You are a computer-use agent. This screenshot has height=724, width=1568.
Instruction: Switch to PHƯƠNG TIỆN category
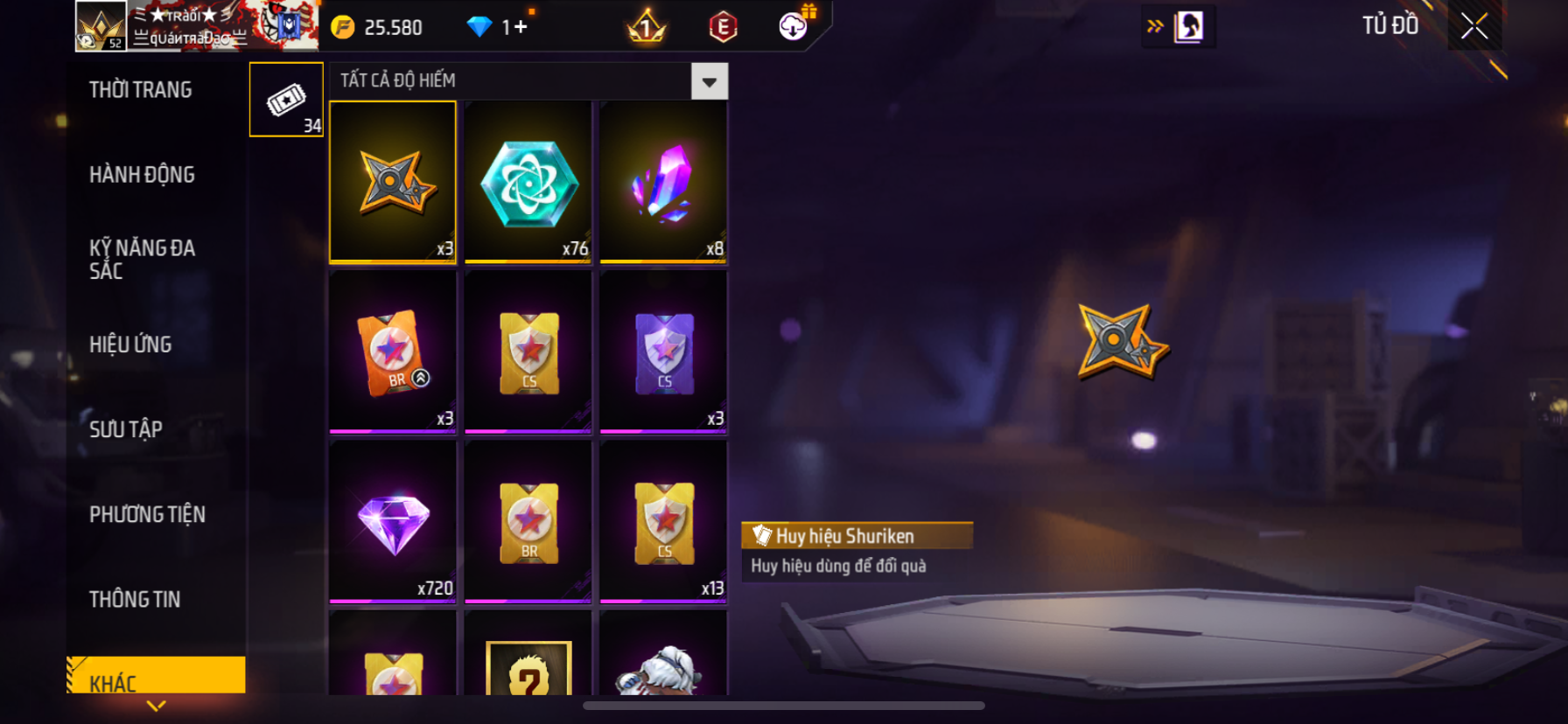click(x=147, y=514)
